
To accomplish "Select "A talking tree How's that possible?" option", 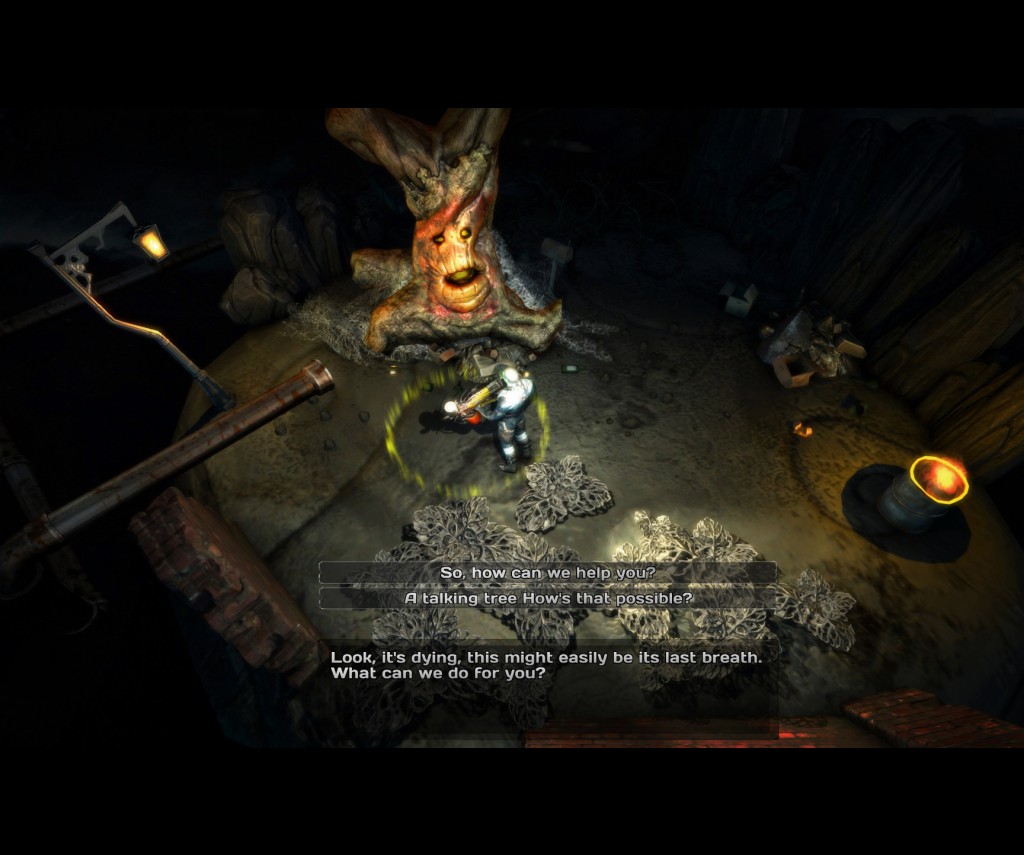I will tap(547, 598).
